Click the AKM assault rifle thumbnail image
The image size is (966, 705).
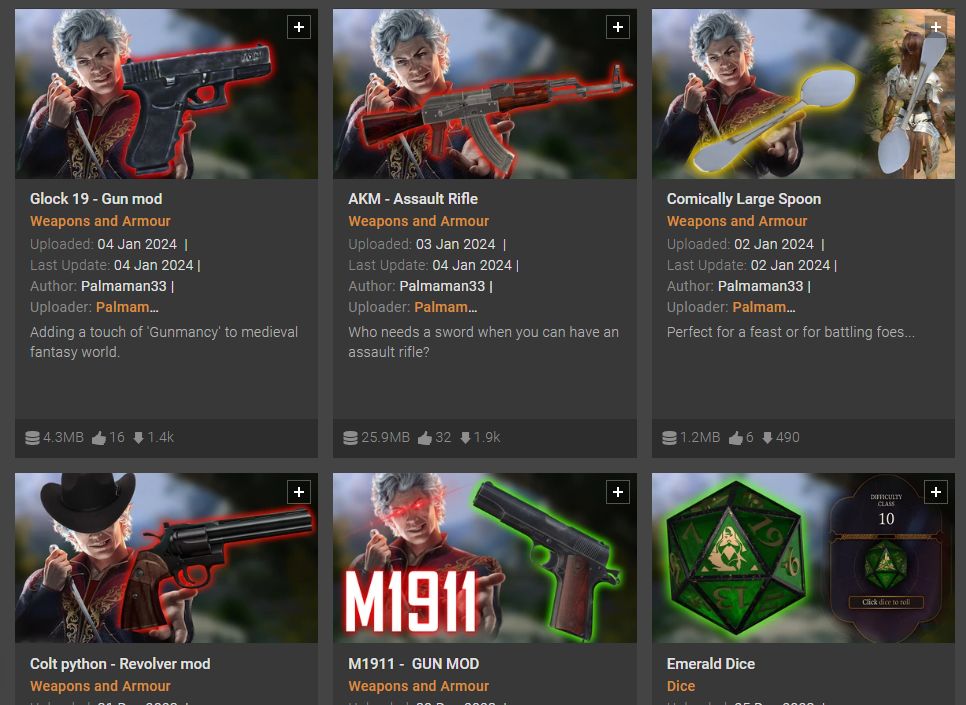(484, 95)
